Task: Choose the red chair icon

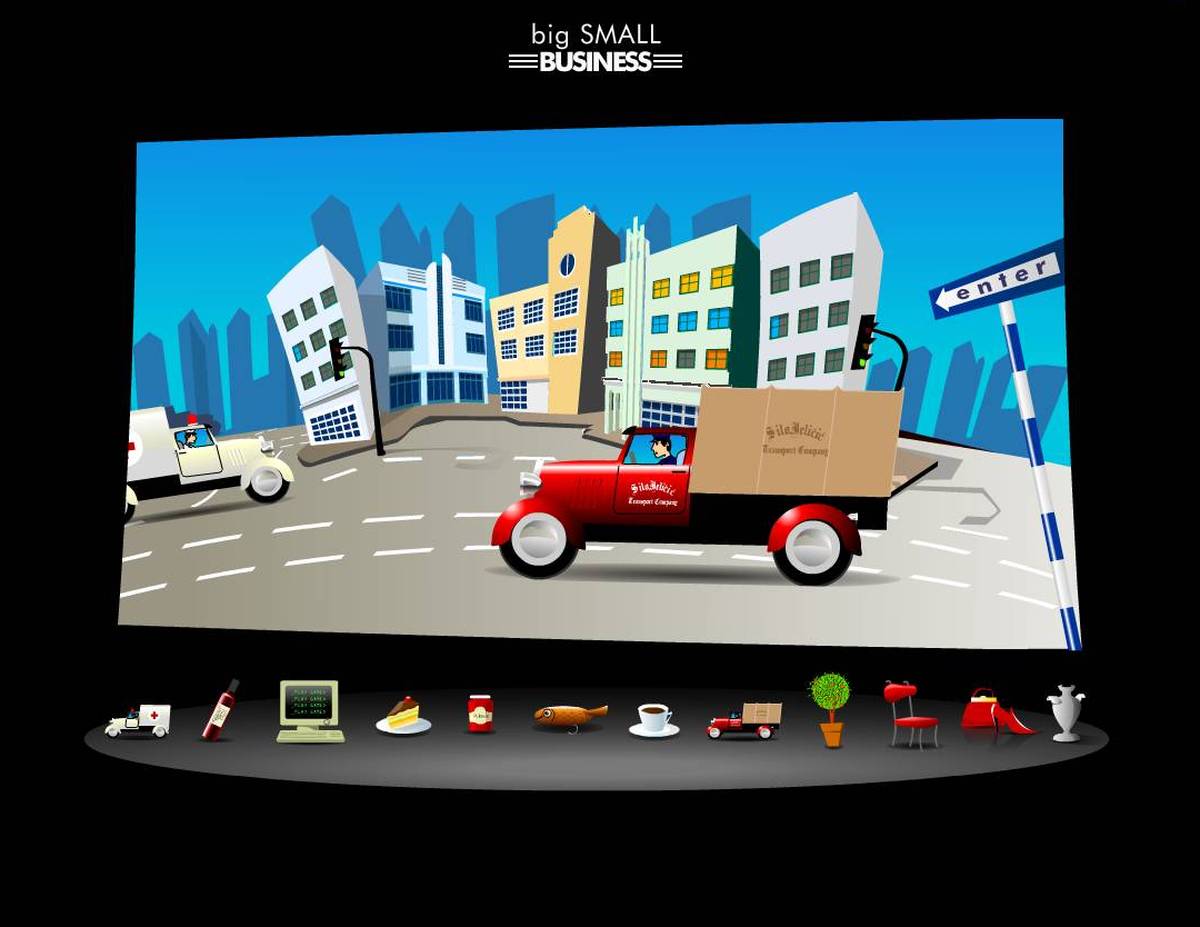Action: click(x=909, y=714)
